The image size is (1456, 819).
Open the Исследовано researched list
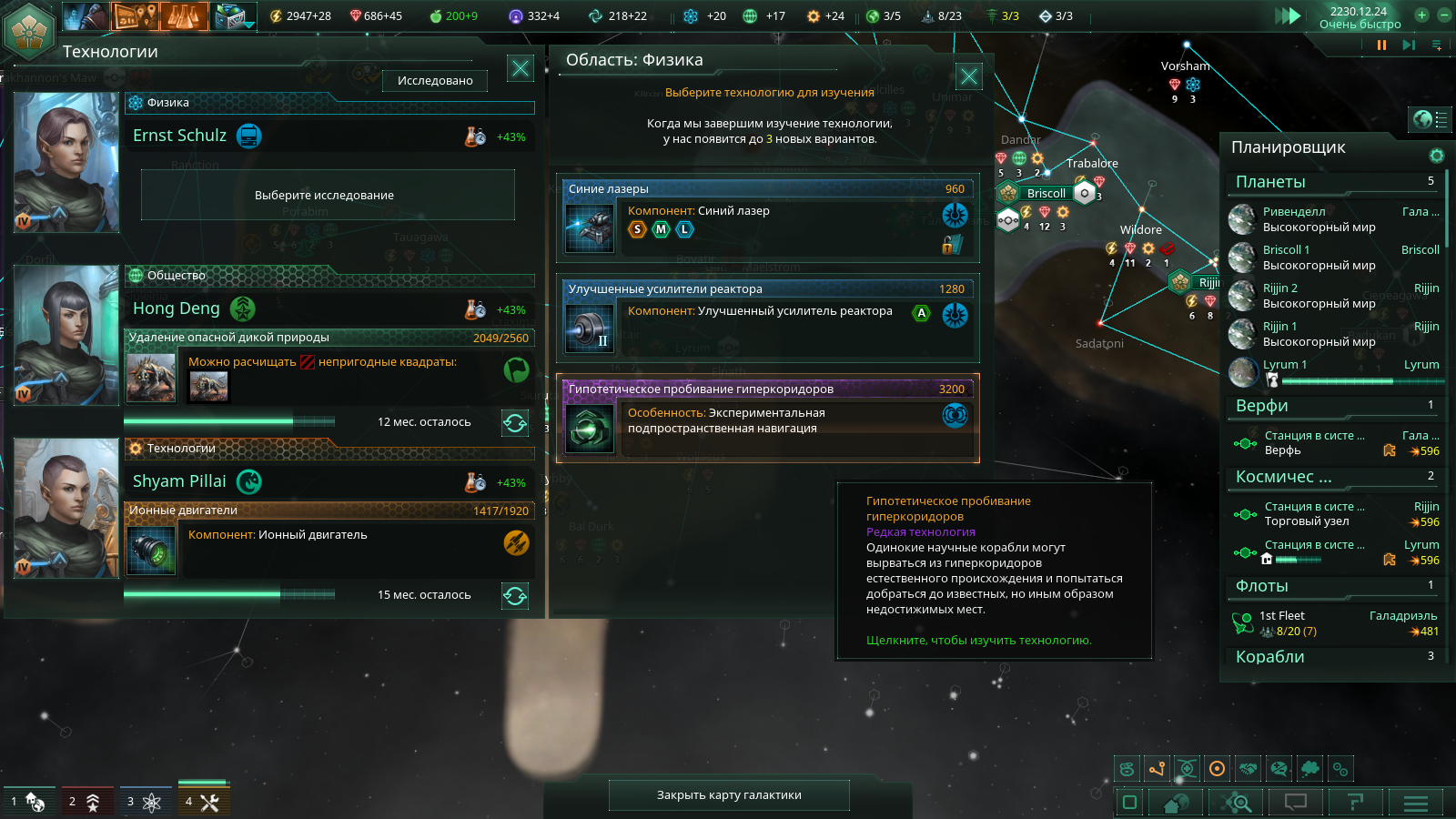point(435,81)
